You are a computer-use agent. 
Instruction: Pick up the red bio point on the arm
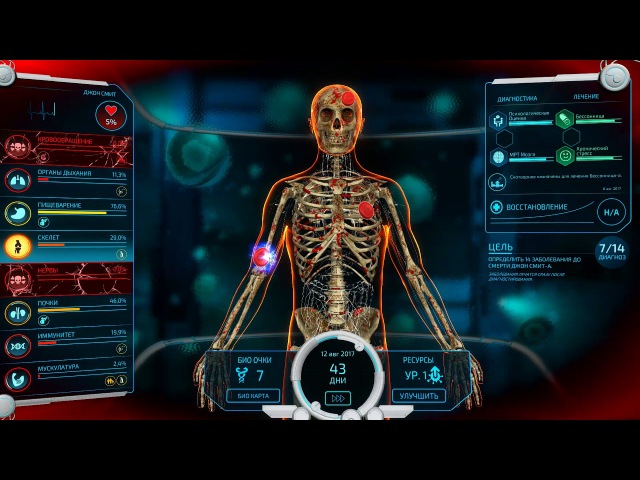point(262,258)
